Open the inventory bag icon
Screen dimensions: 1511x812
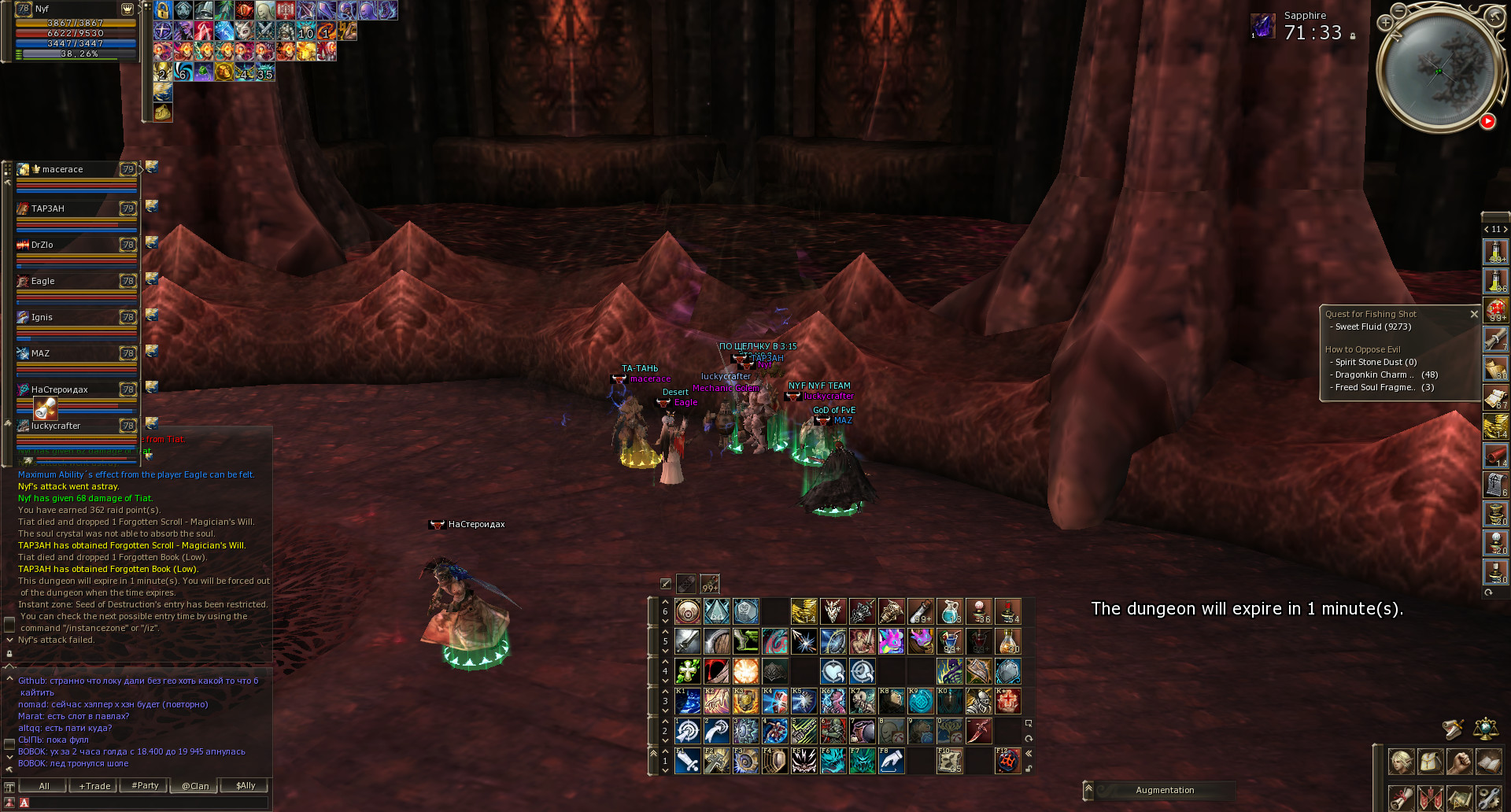(1430, 762)
